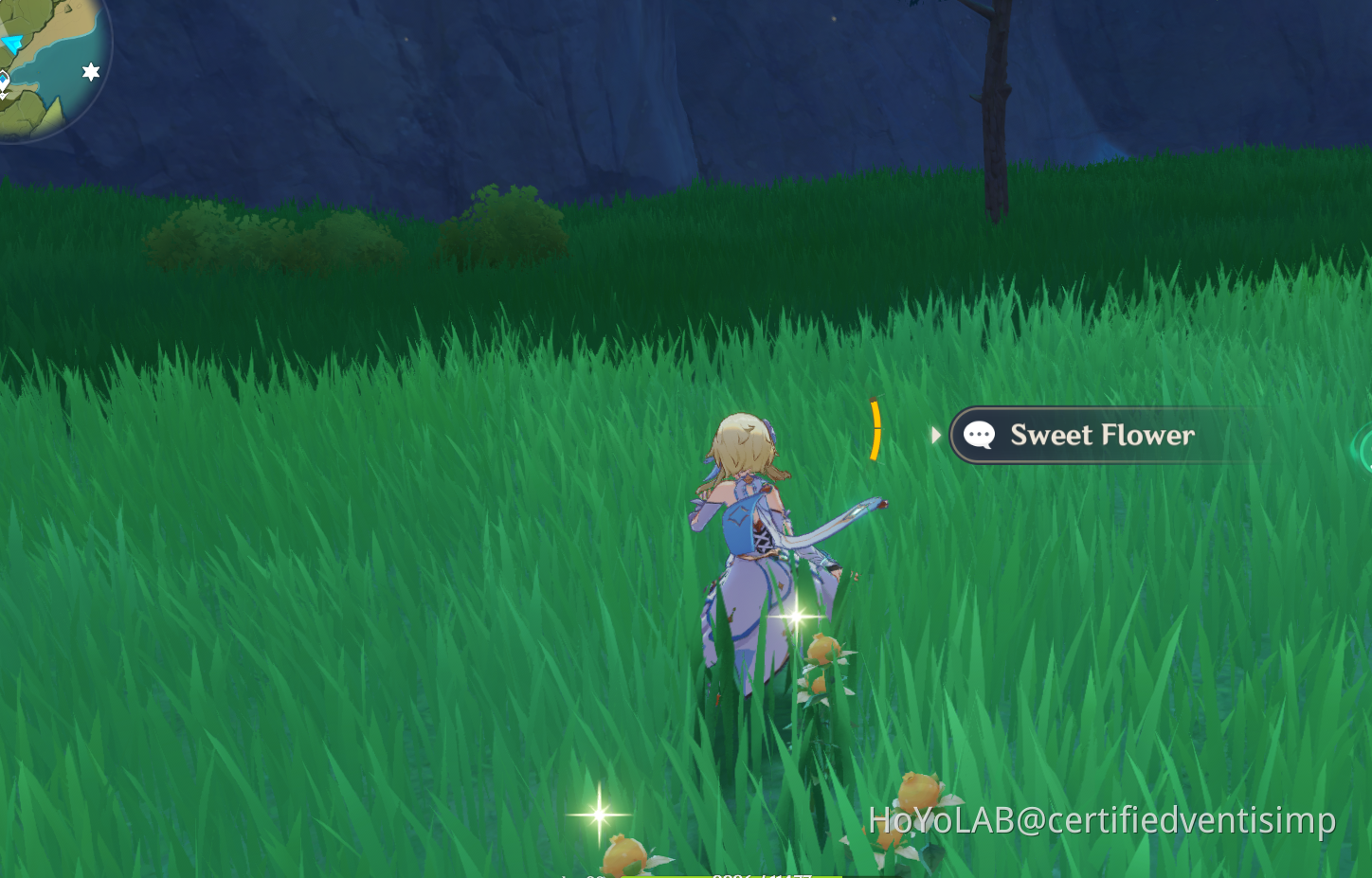Select the blue waypoint marker on the minimap edge

(3, 78)
